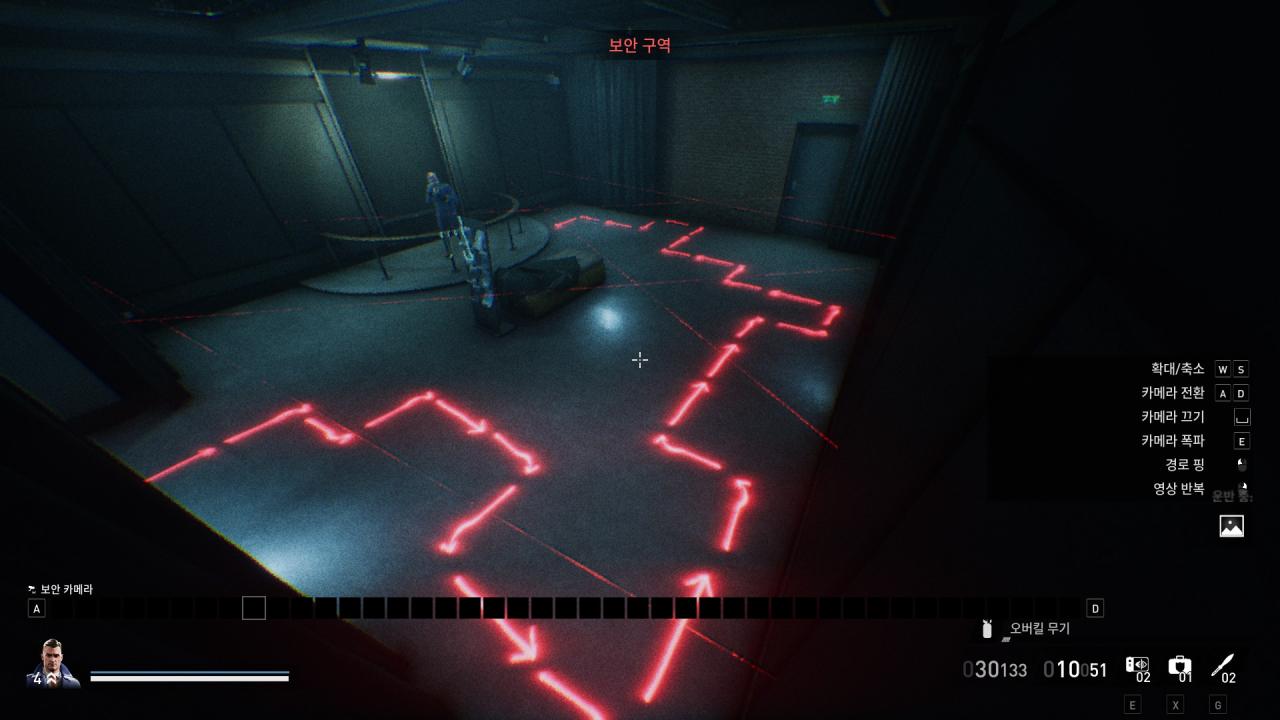Image resolution: width=1280 pixels, height=720 pixels.
Task: Click the security camera label icon
Action: [x=32, y=590]
